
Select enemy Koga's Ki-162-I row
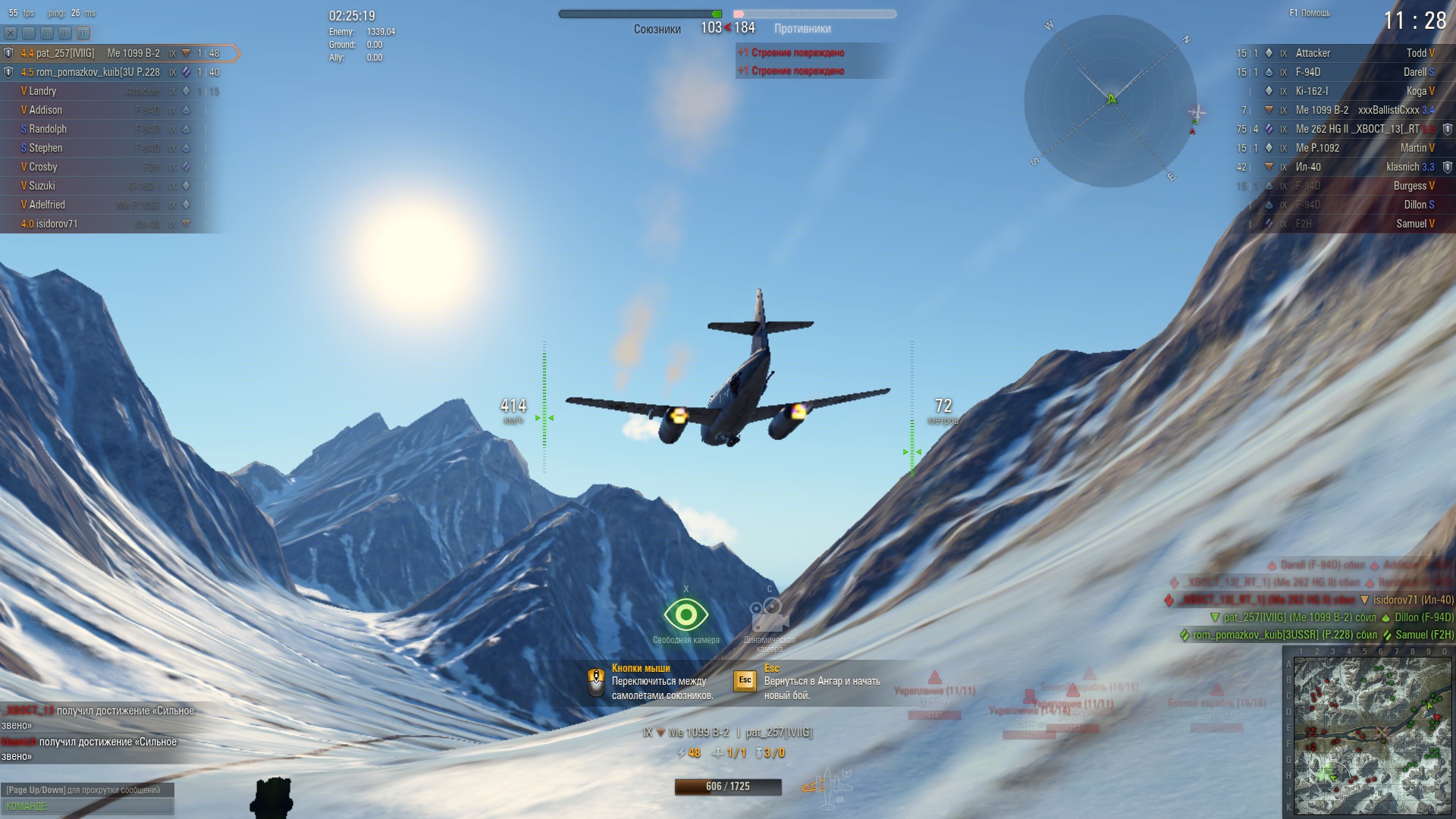coord(1342,91)
